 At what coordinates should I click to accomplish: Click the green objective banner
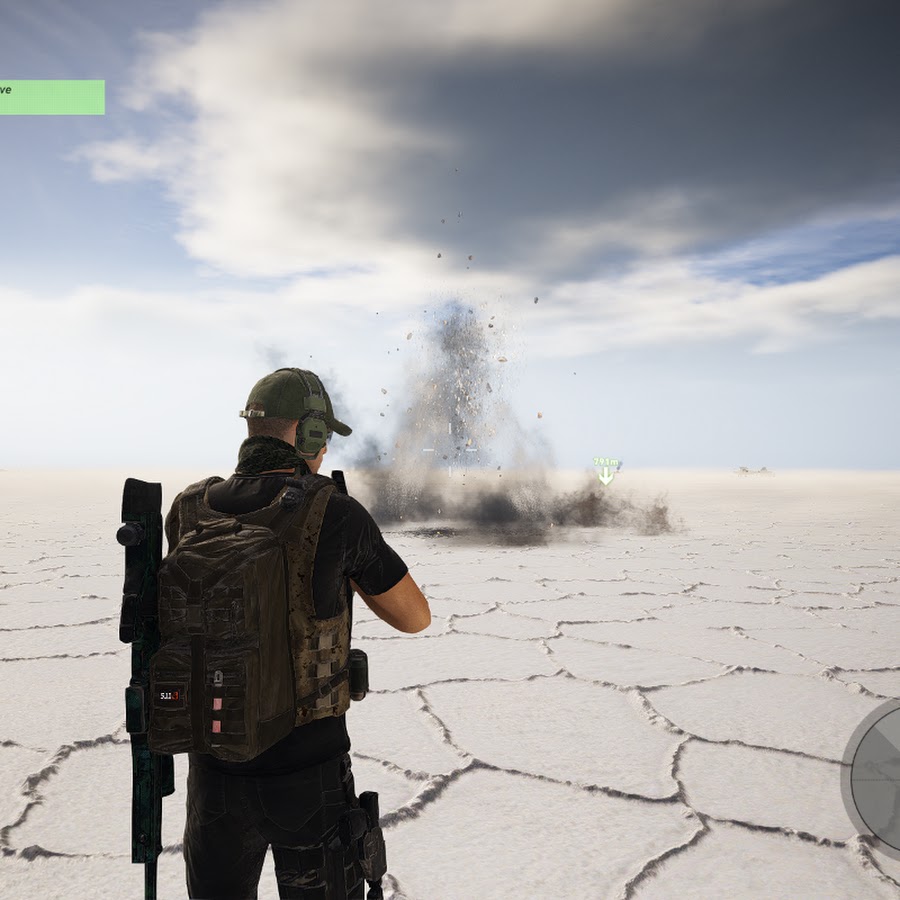coord(51,97)
